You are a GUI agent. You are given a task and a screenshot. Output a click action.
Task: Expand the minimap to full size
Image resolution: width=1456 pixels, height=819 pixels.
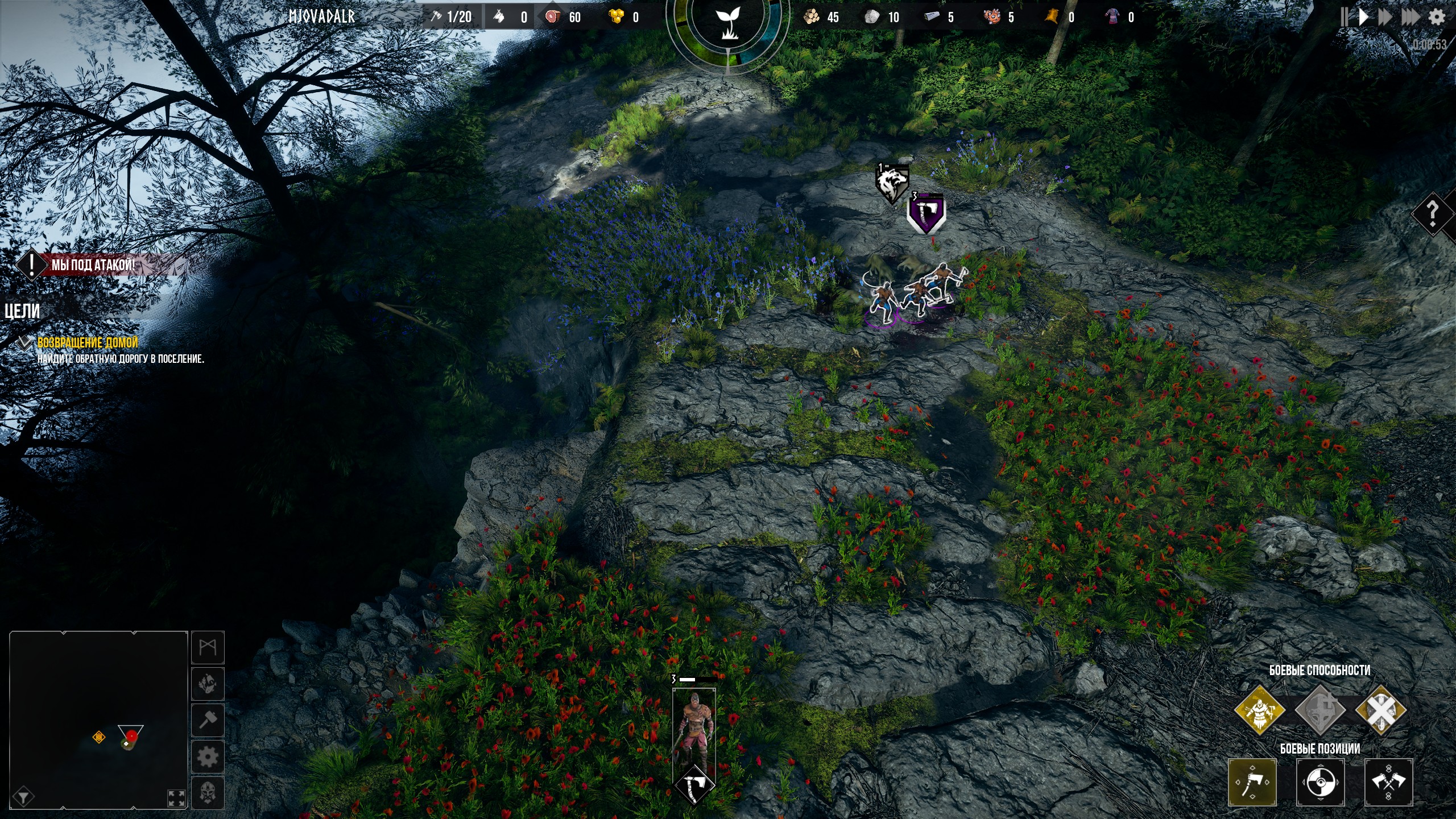(x=176, y=798)
